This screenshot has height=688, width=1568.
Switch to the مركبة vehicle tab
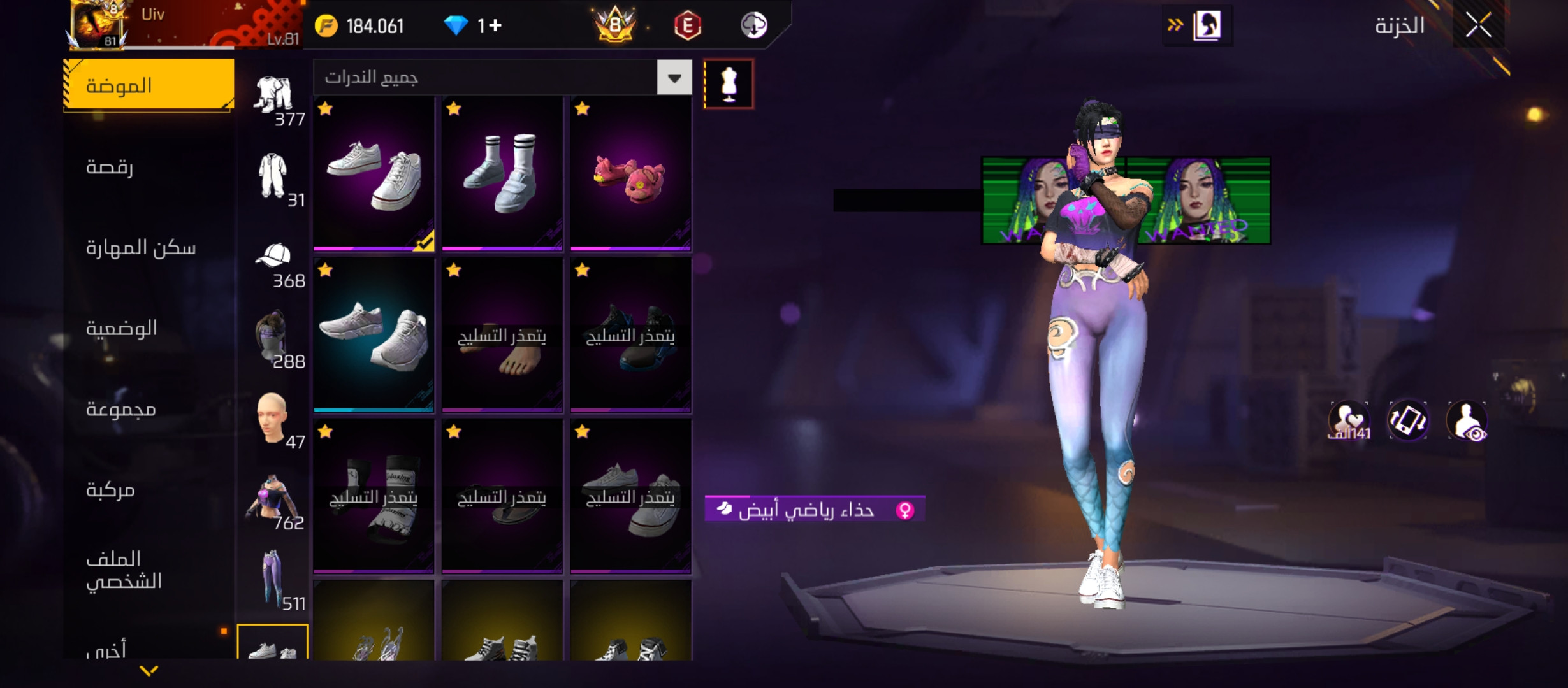pos(110,490)
